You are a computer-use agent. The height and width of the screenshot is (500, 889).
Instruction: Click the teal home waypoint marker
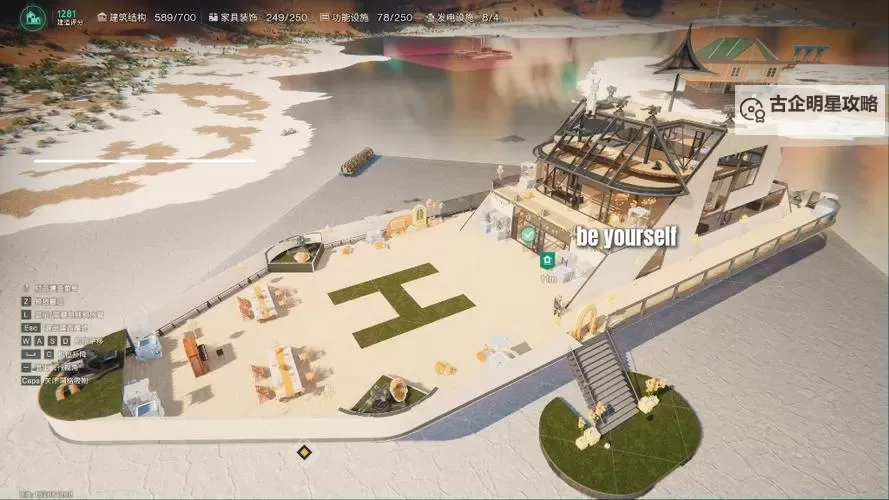tap(547, 261)
